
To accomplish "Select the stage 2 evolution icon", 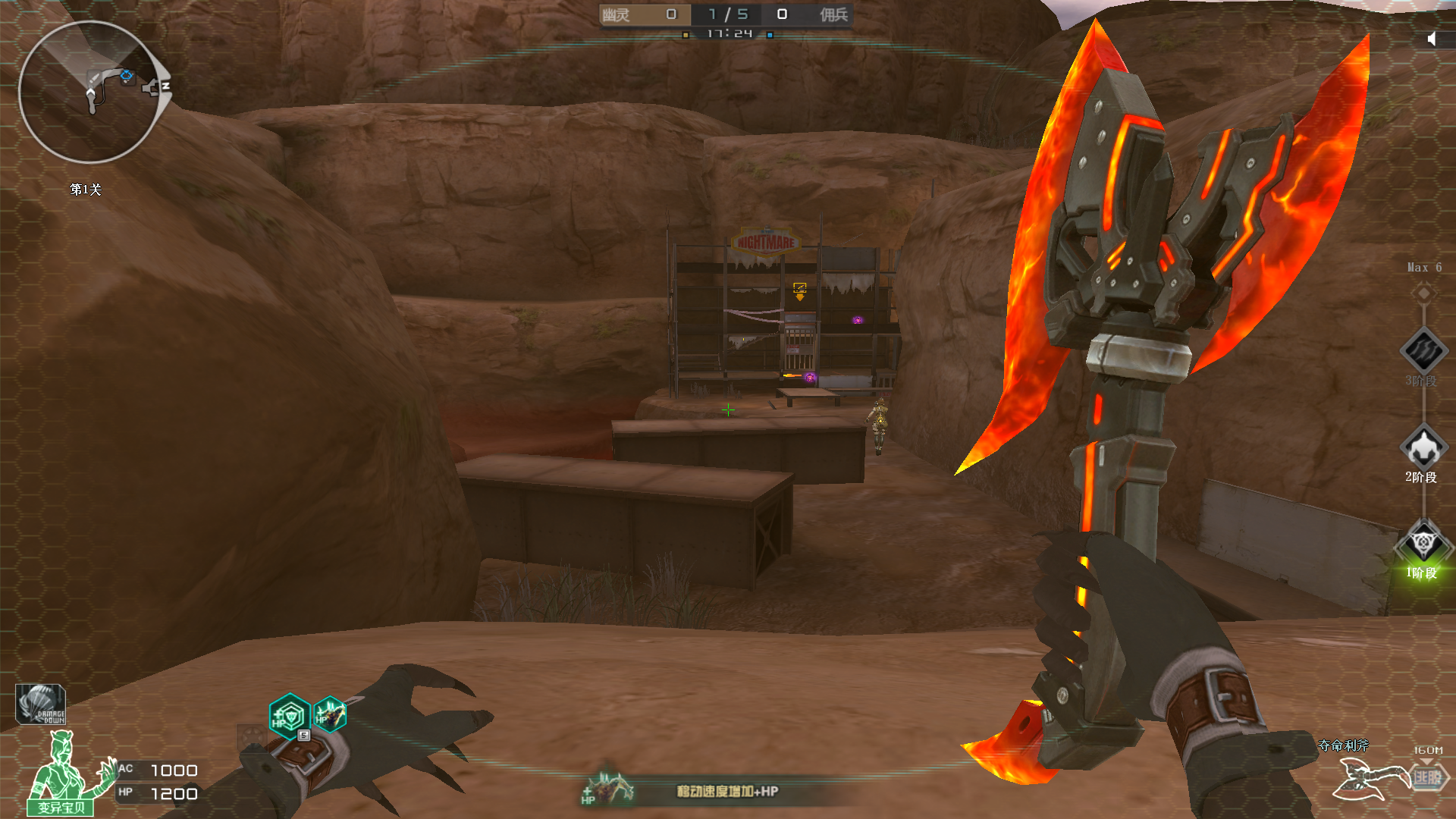I will tap(1423, 447).
